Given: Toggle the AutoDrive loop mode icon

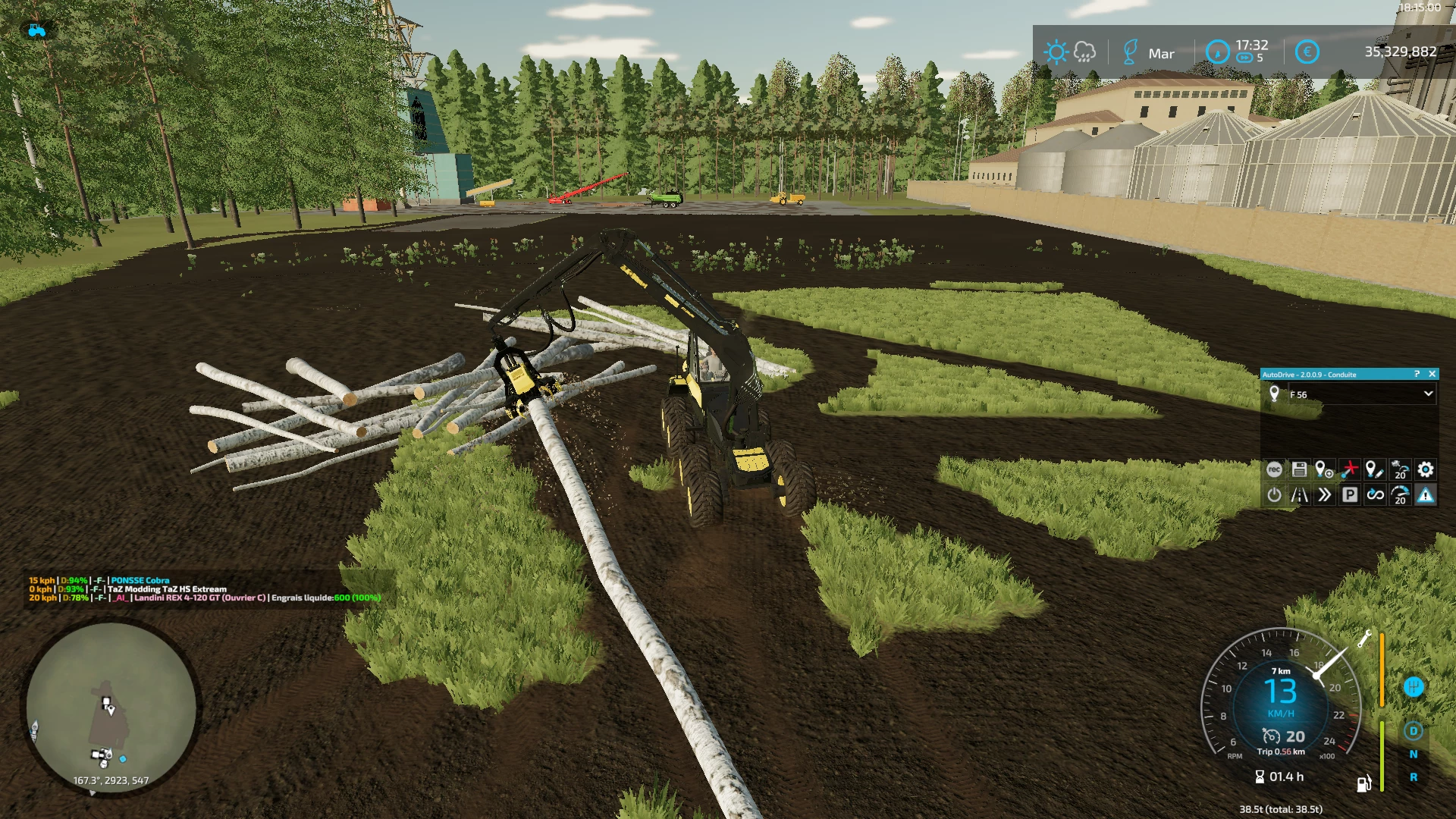Looking at the screenshot, I should point(1375,495).
